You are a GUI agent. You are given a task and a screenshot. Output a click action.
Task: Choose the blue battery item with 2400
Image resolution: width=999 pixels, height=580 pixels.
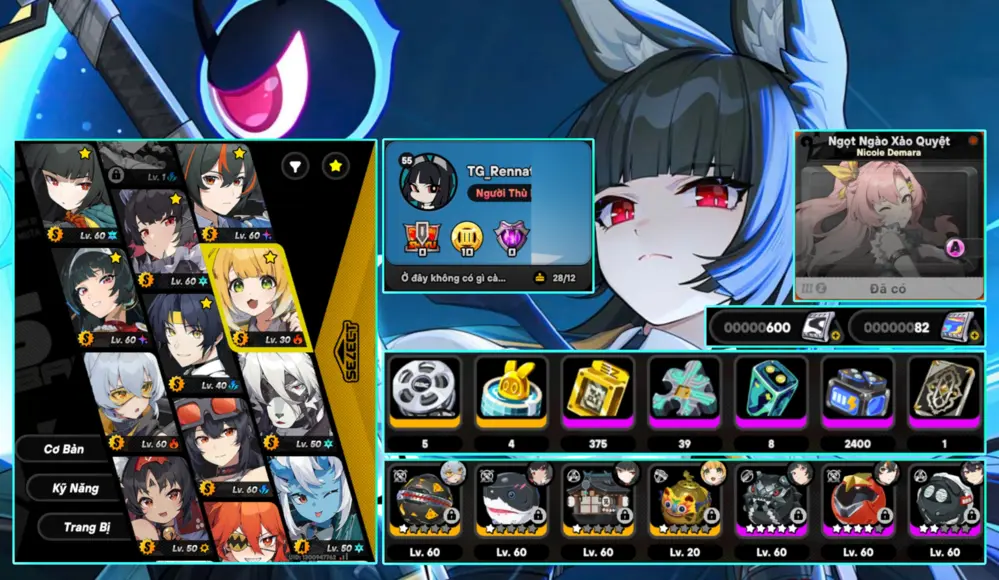point(857,390)
